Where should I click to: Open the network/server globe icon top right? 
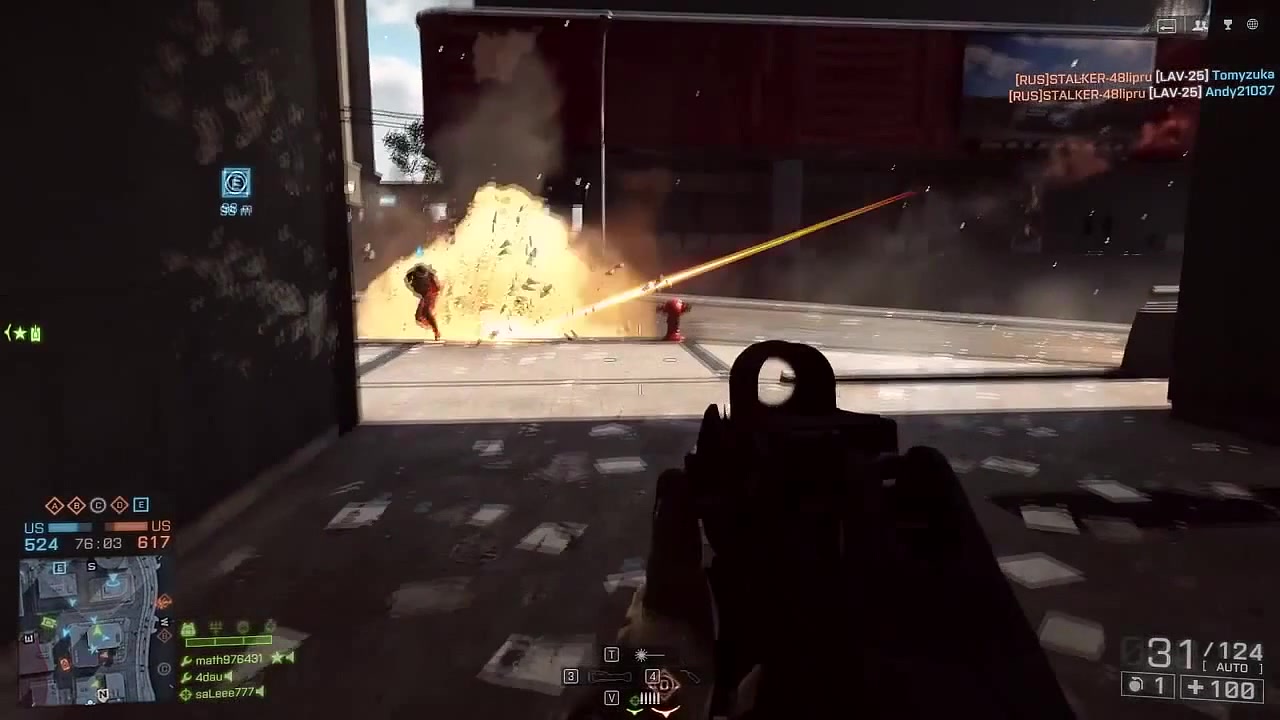pos(1251,25)
